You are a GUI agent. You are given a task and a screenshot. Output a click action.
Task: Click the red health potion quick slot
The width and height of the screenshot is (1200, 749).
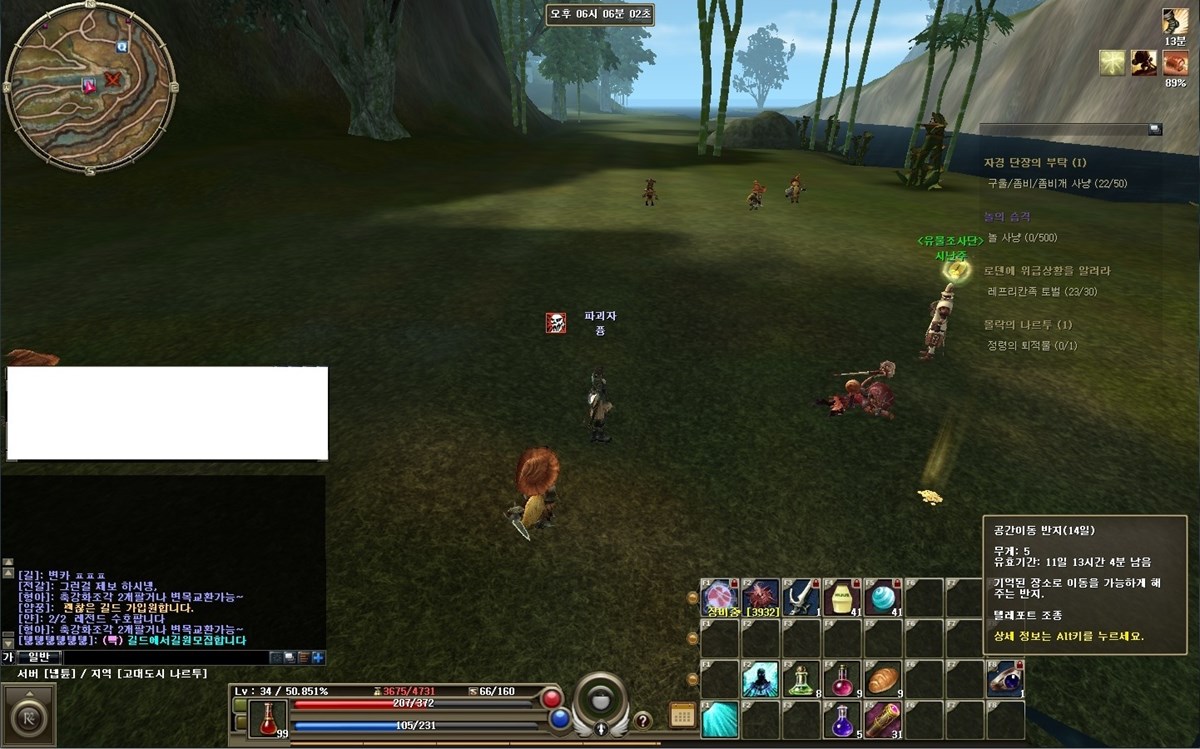[x=268, y=719]
